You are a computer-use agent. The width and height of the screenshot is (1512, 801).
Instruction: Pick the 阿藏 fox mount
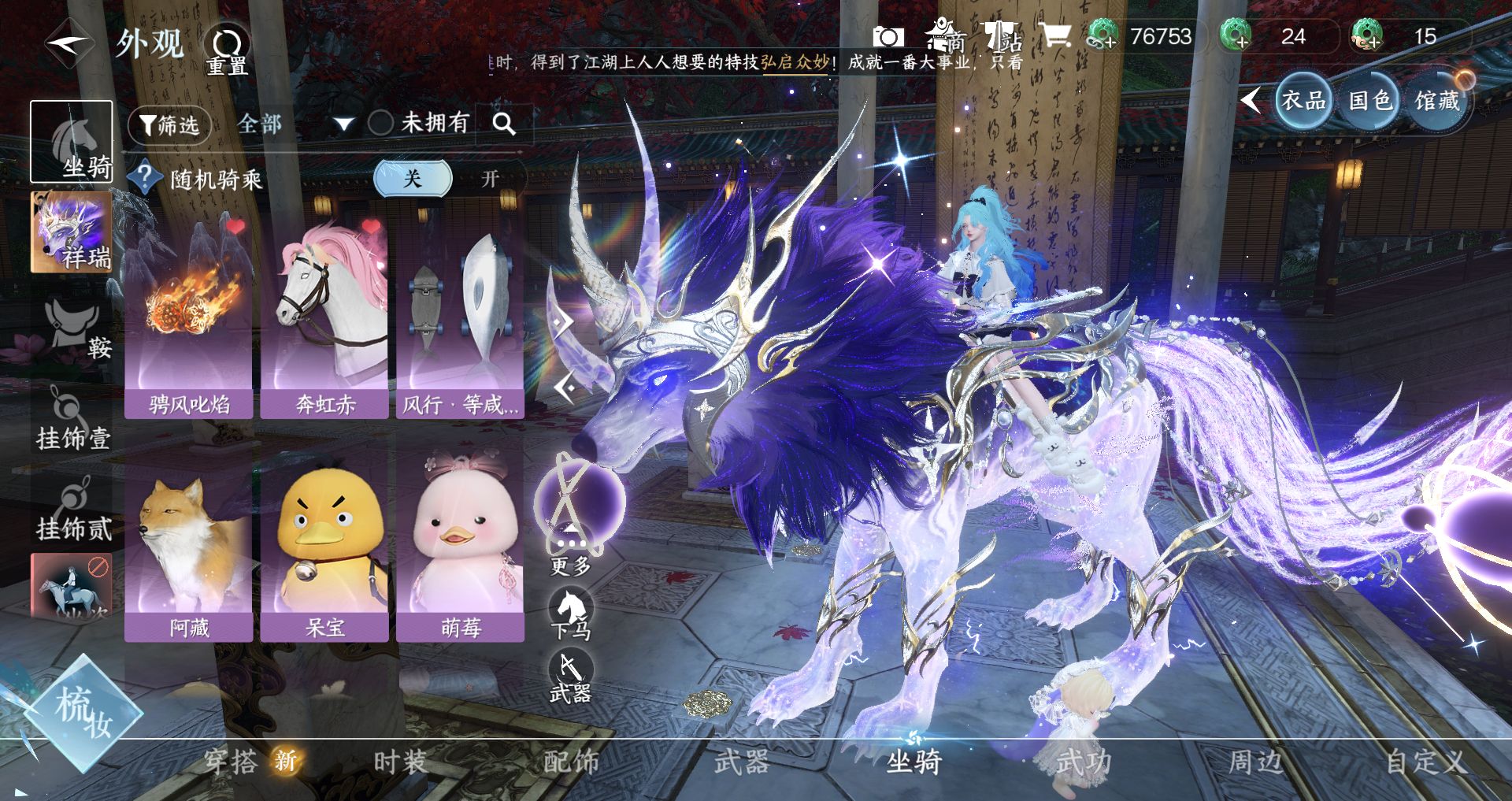[x=189, y=543]
